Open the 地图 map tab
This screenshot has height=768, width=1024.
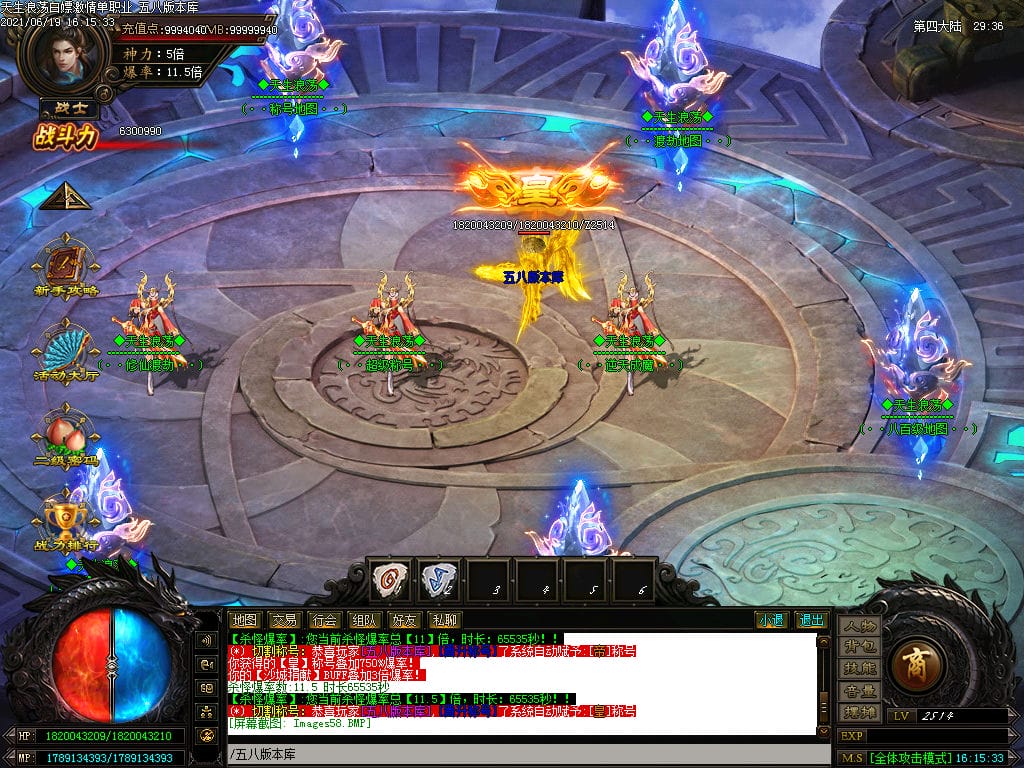point(245,620)
